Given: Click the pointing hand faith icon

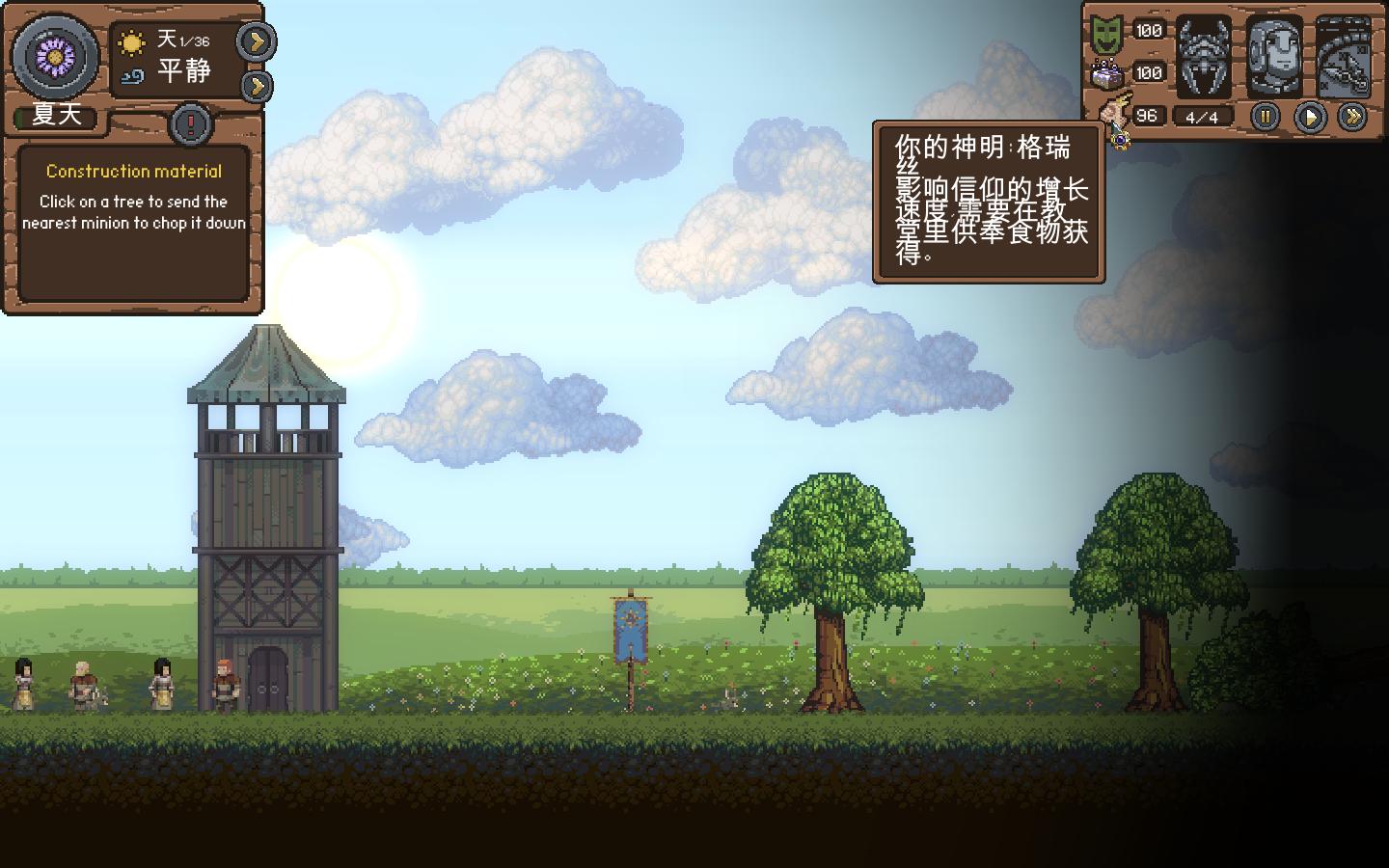Looking at the screenshot, I should (1114, 114).
